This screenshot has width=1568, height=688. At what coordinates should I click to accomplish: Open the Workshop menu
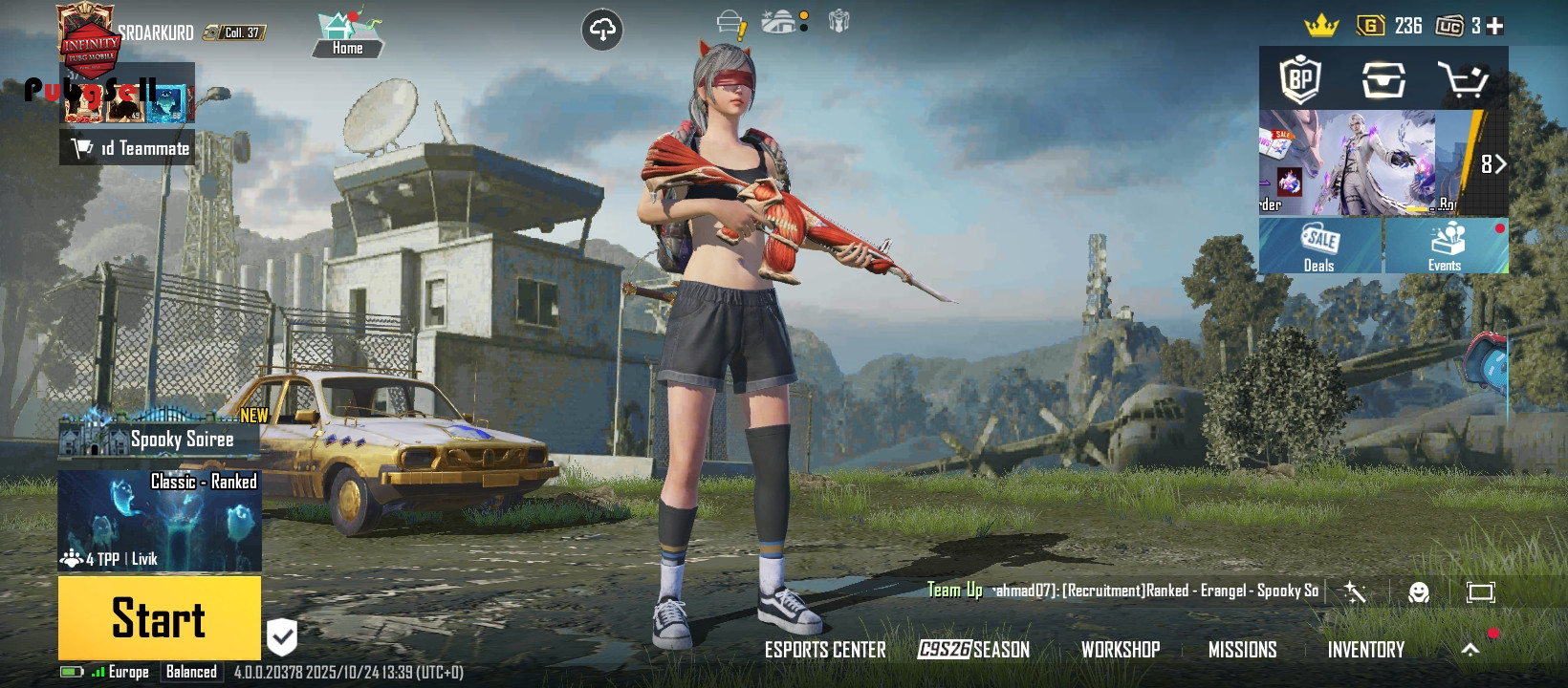(x=1121, y=650)
